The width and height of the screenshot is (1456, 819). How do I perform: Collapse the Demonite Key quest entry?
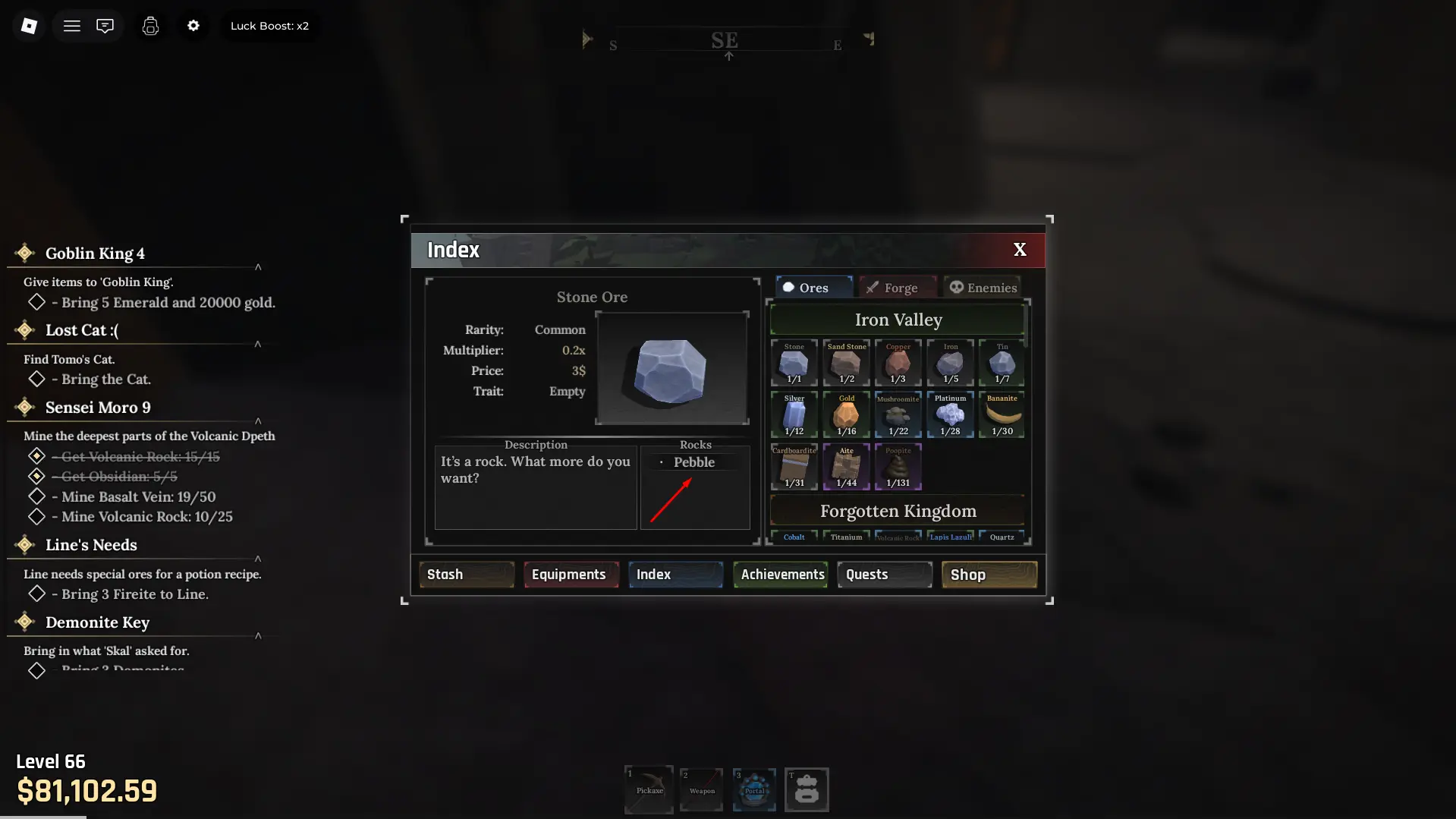coord(258,636)
